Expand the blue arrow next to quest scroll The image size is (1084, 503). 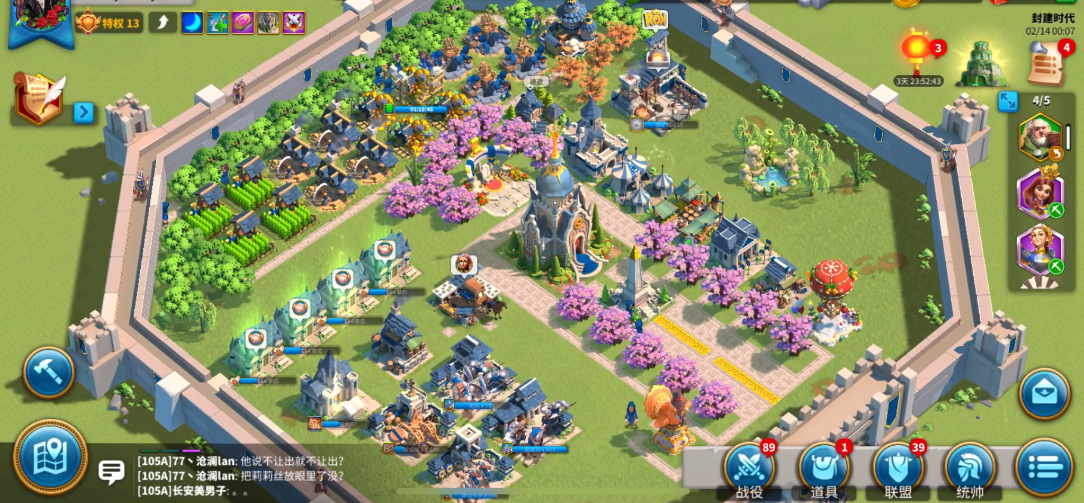pyautogui.click(x=84, y=112)
